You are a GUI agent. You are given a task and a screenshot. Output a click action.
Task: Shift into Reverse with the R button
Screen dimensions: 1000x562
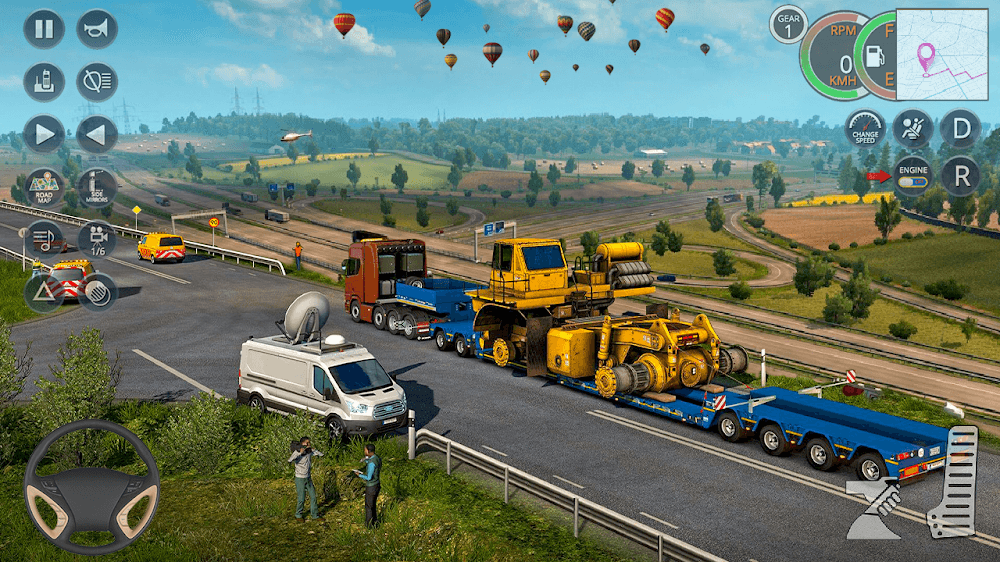point(960,176)
